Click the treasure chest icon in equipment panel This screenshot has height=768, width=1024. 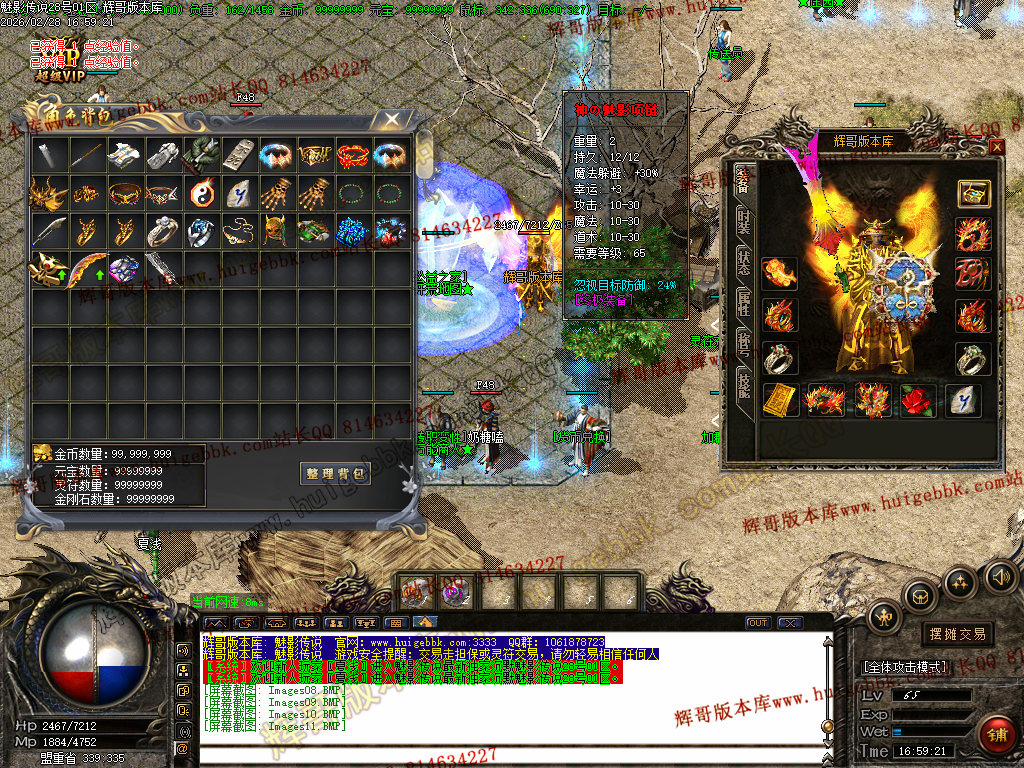click(x=973, y=193)
